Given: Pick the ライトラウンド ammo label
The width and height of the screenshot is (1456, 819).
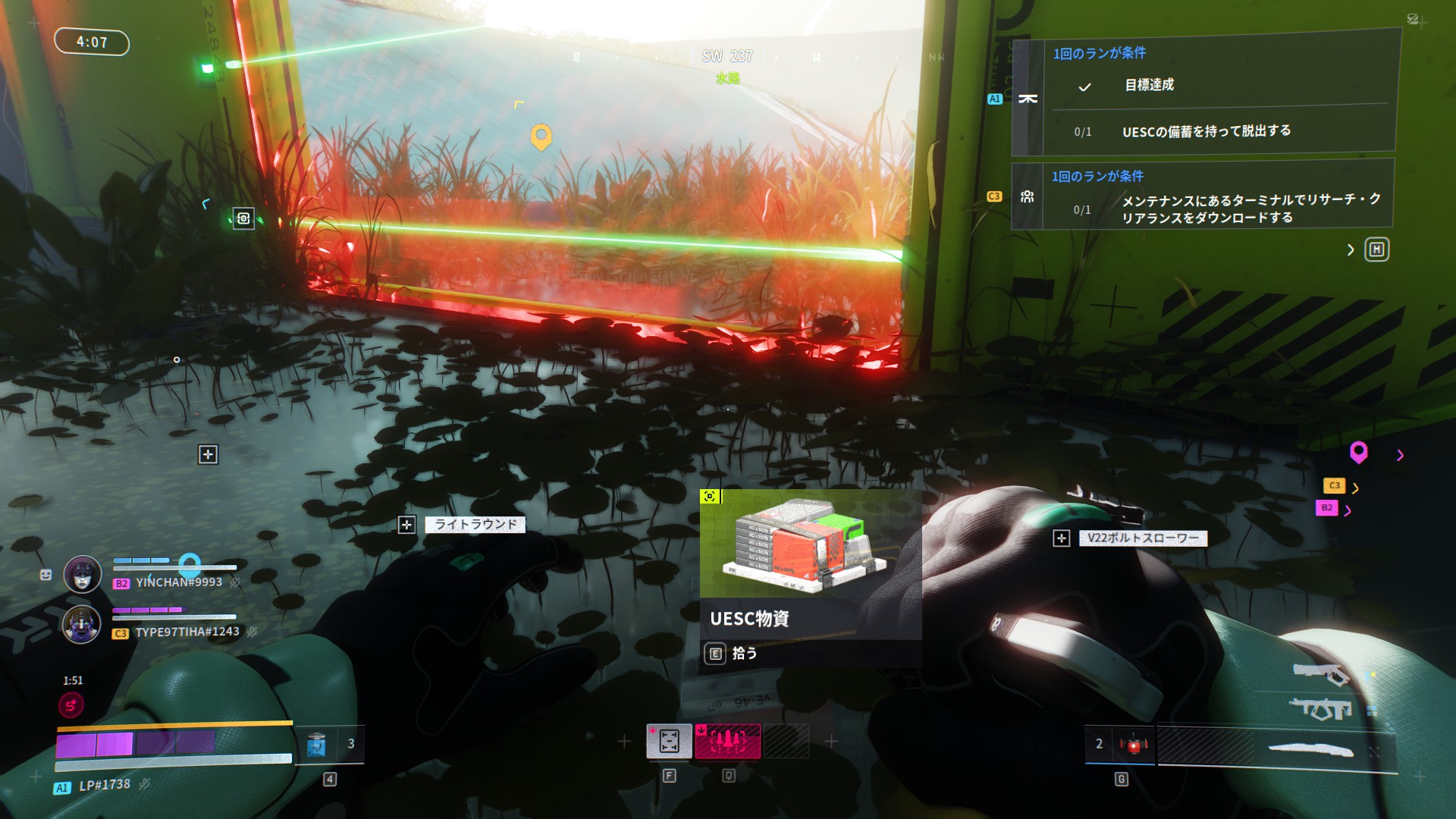Looking at the screenshot, I should [x=475, y=524].
